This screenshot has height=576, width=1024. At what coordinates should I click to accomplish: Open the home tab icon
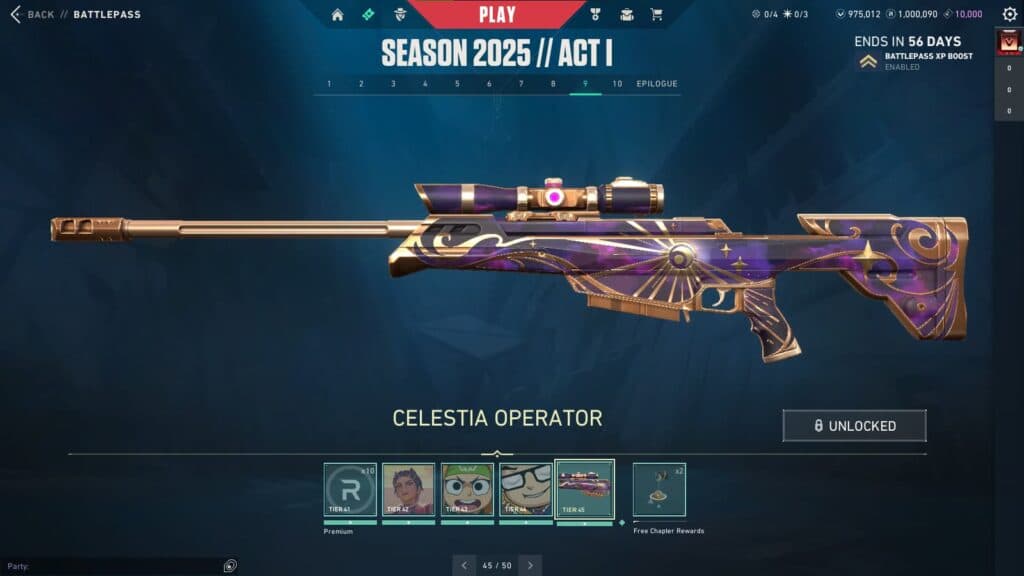click(x=337, y=15)
